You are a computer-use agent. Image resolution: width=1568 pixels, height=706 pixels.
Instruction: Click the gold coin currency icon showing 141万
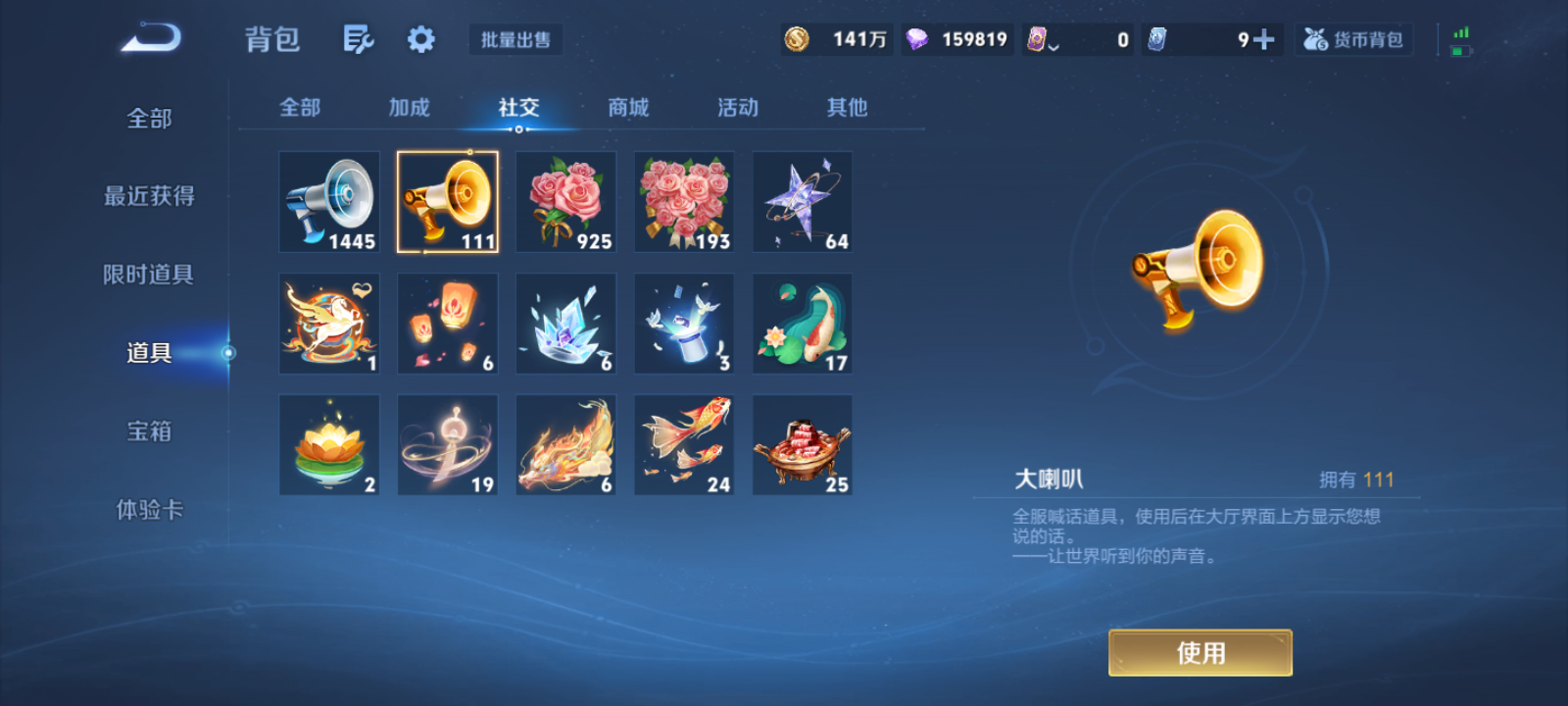796,38
